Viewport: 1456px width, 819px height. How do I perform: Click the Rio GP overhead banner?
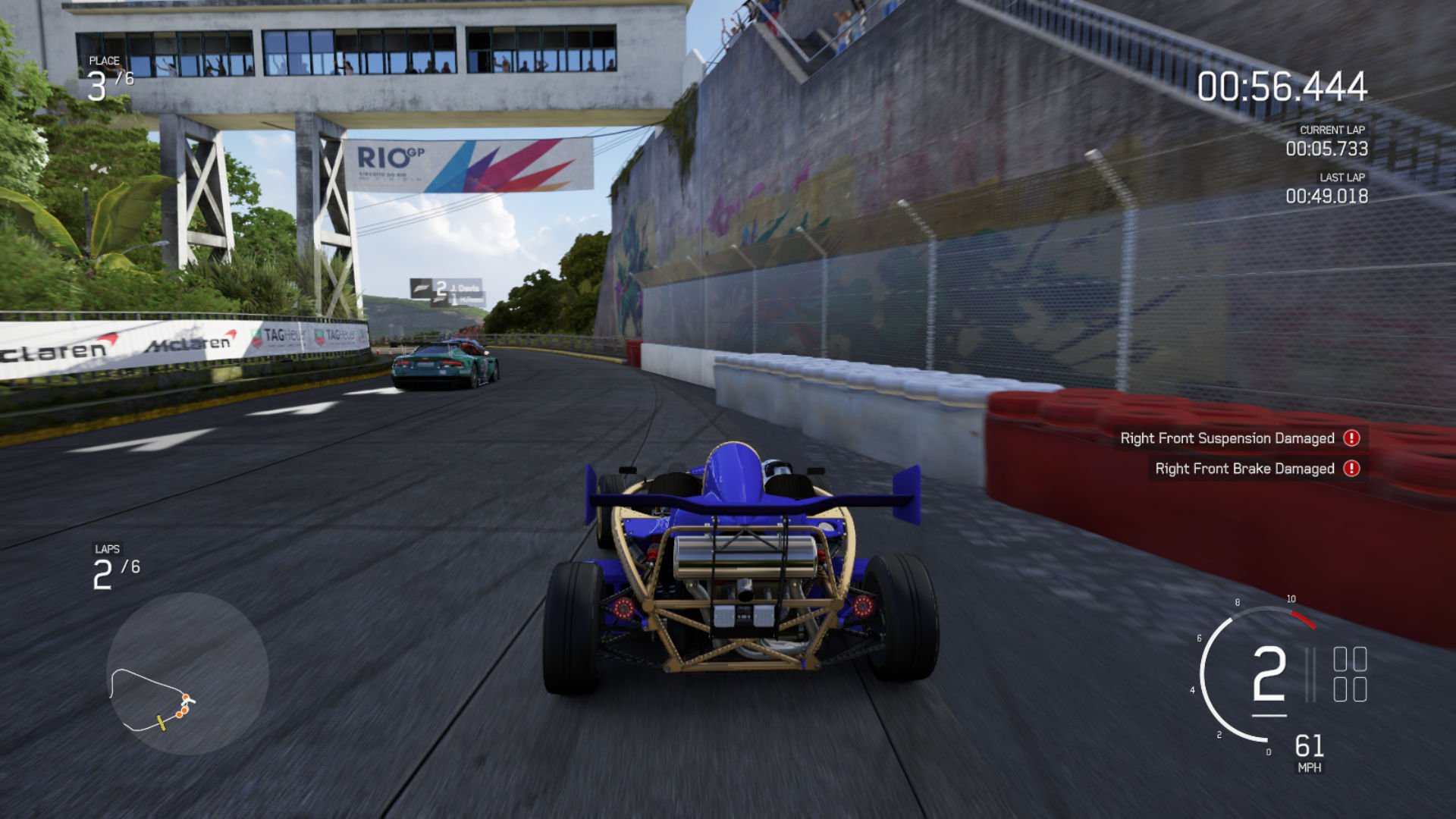tap(470, 166)
